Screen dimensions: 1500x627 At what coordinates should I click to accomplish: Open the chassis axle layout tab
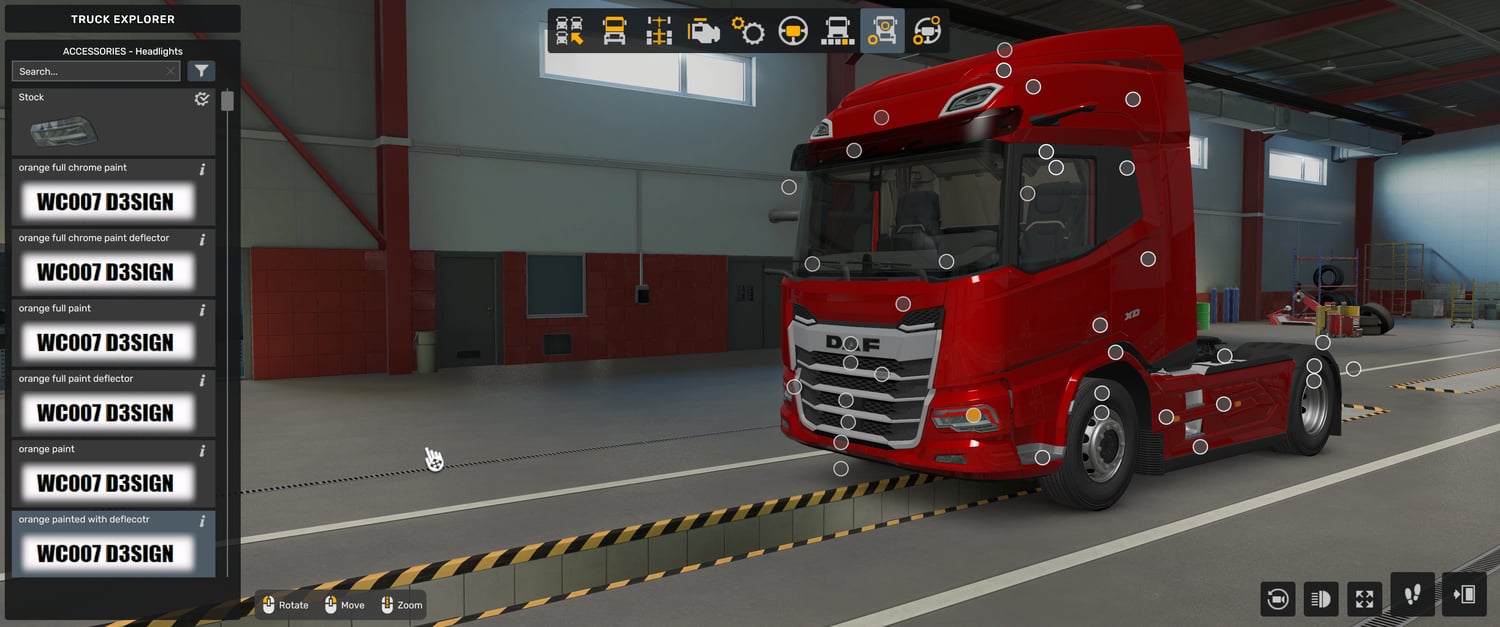(658, 31)
